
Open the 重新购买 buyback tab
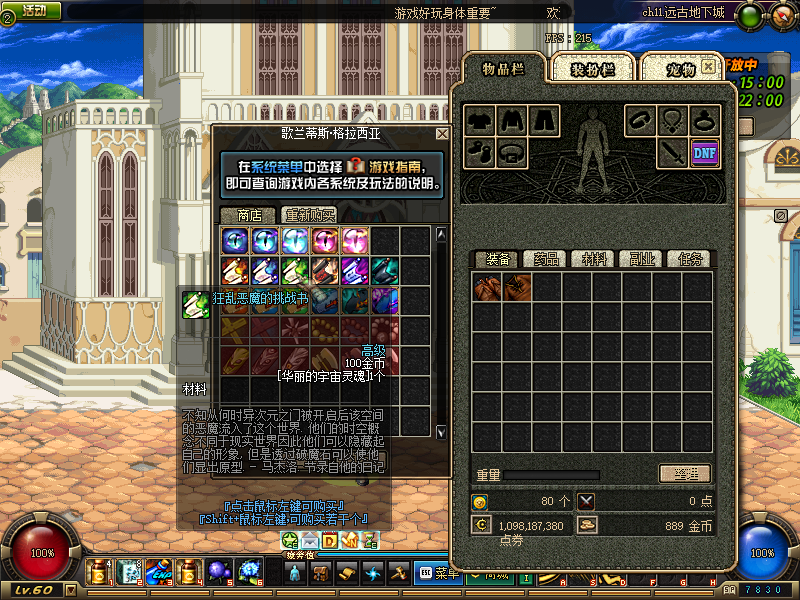[309, 215]
